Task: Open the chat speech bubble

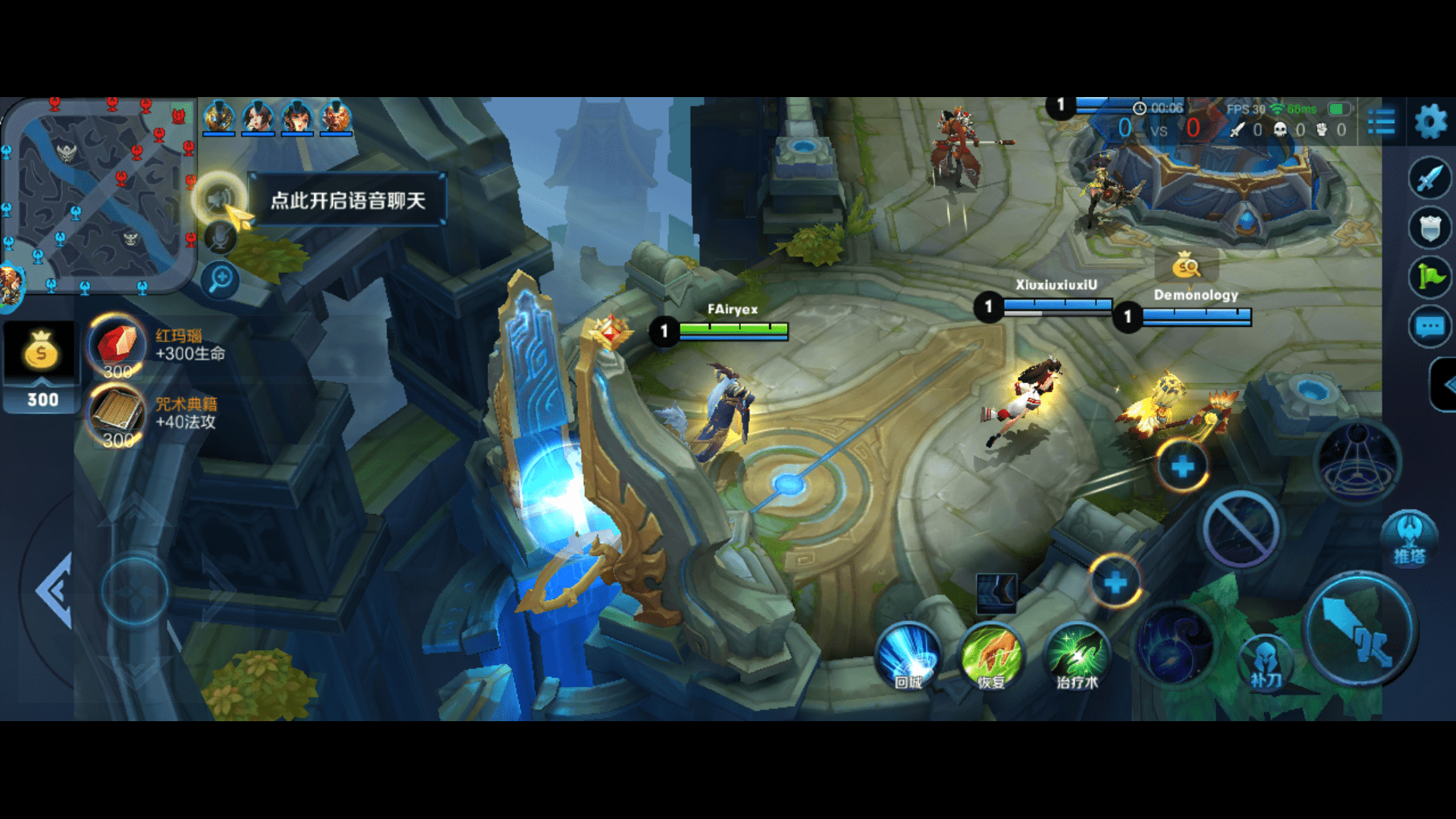Action: click(1429, 327)
